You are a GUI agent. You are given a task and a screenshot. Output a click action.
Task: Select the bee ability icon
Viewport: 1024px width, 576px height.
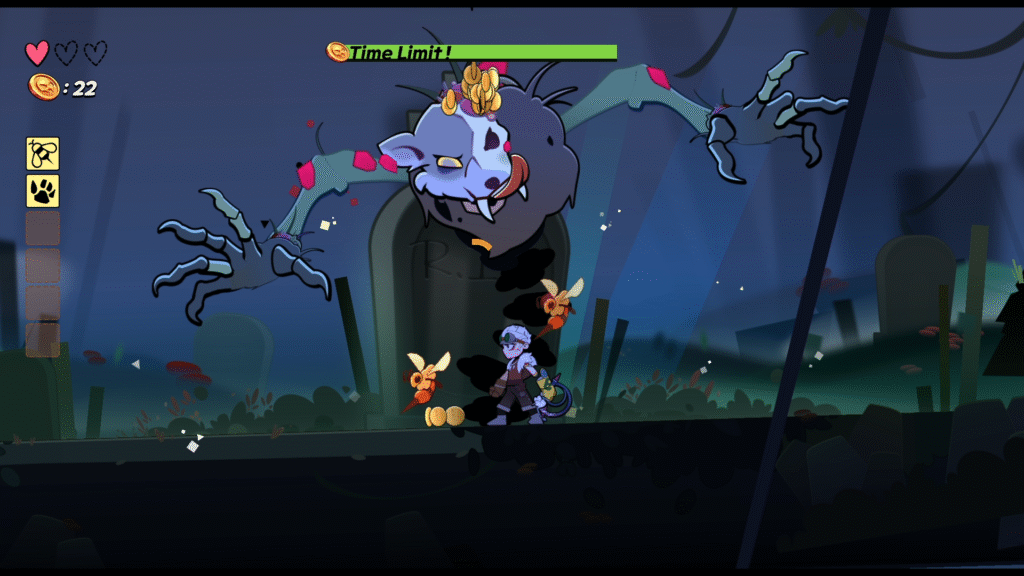pyautogui.click(x=42, y=153)
